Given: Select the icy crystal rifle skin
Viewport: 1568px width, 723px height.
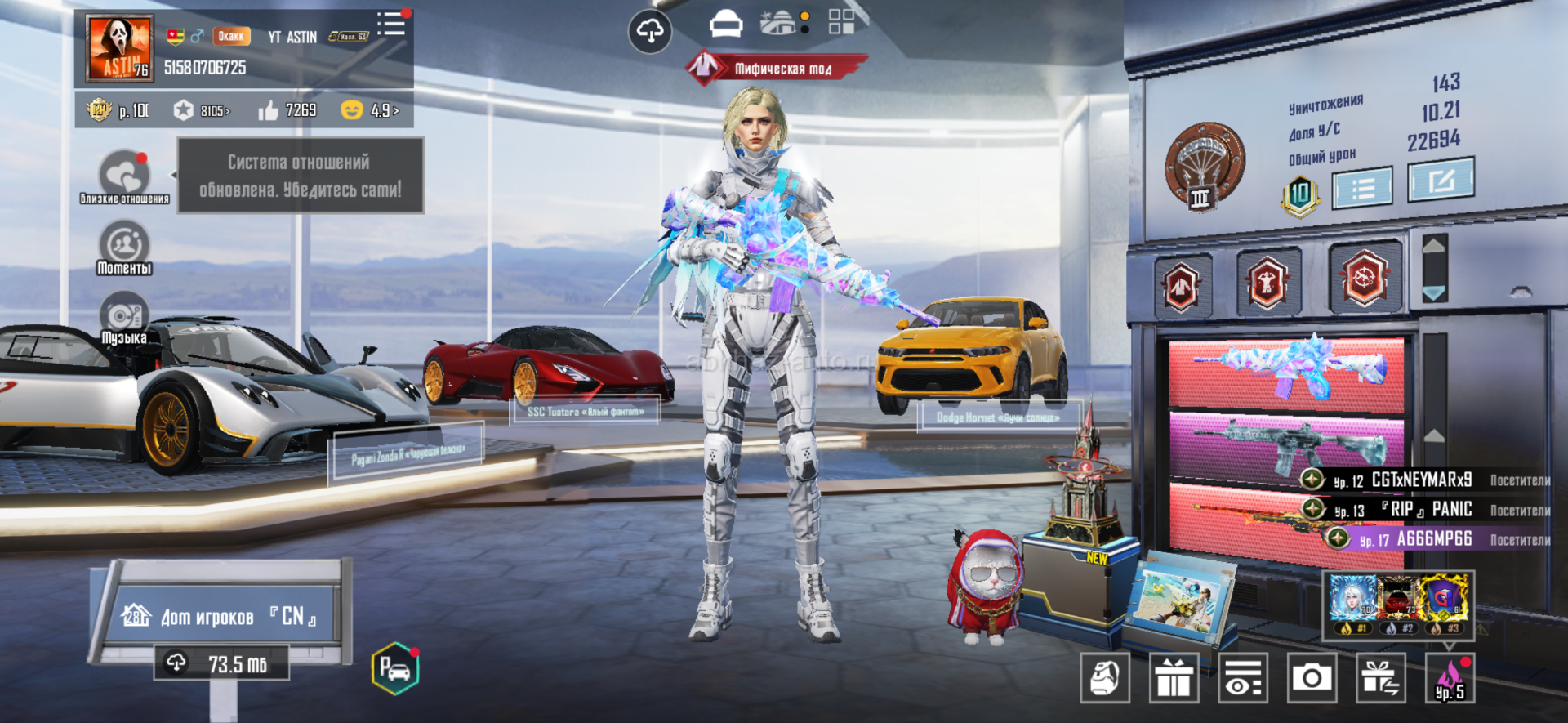Looking at the screenshot, I should pos(1286,369).
